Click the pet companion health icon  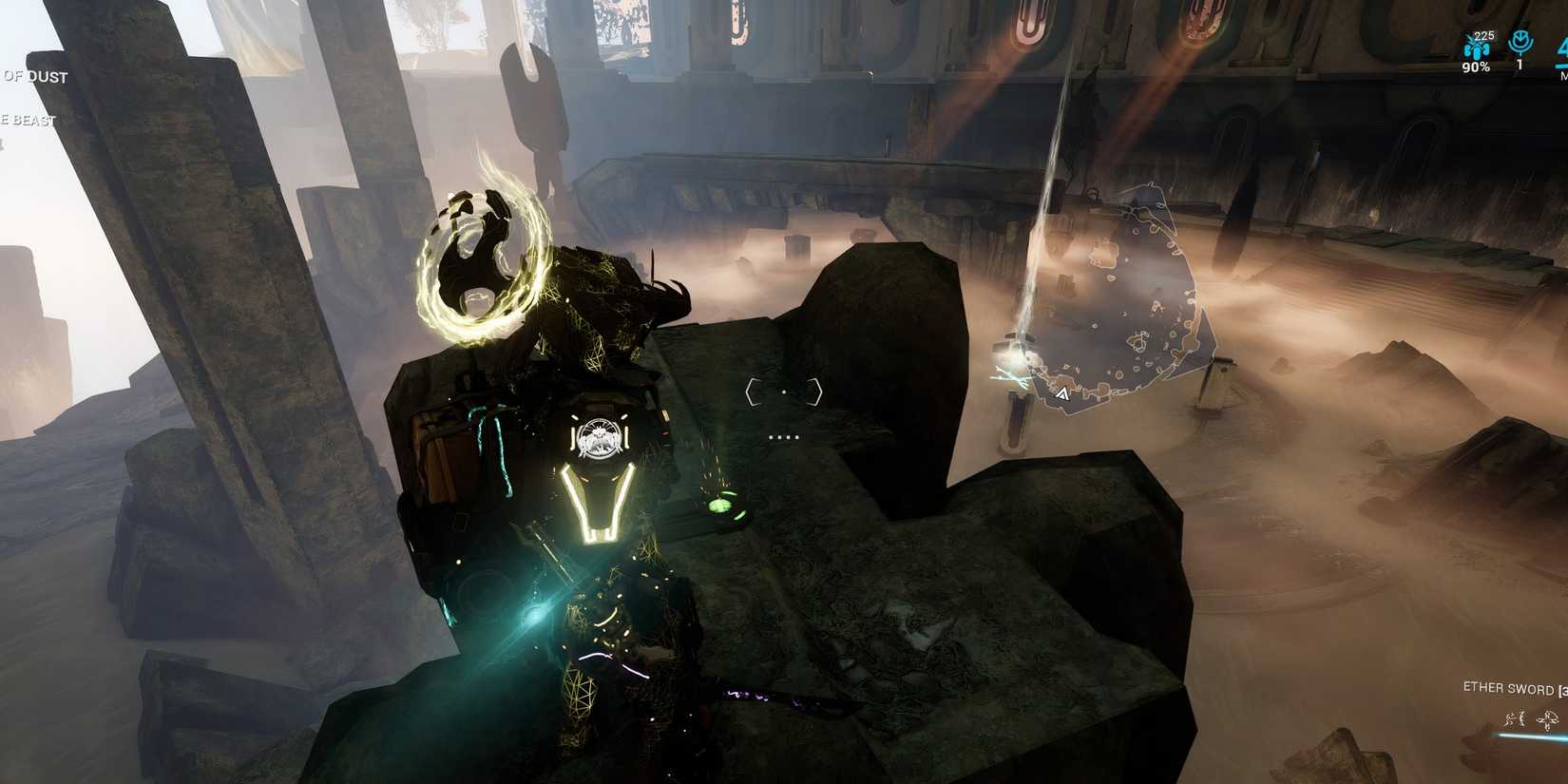coord(1476,49)
